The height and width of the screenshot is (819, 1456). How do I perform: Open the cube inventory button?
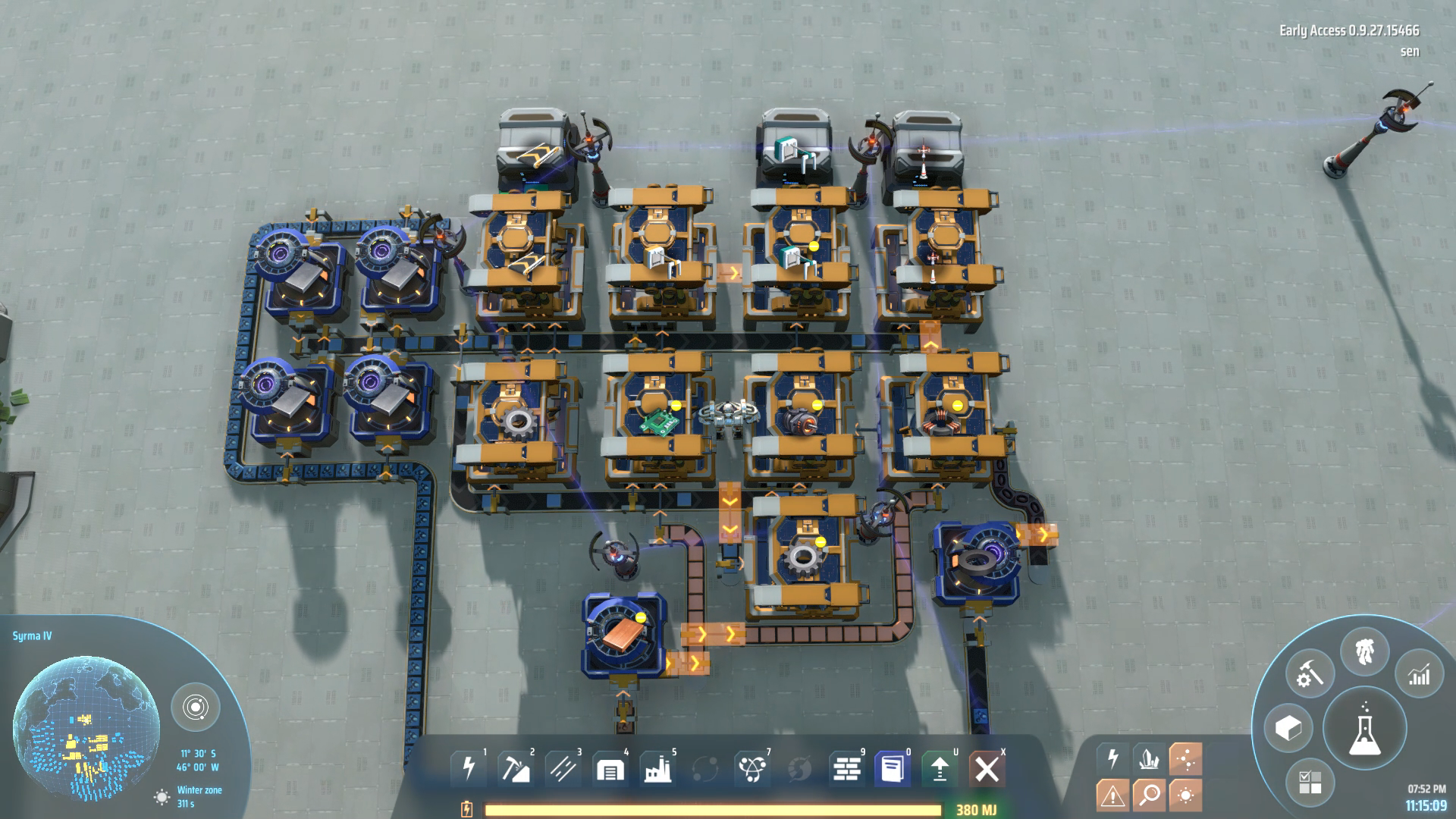[1288, 729]
